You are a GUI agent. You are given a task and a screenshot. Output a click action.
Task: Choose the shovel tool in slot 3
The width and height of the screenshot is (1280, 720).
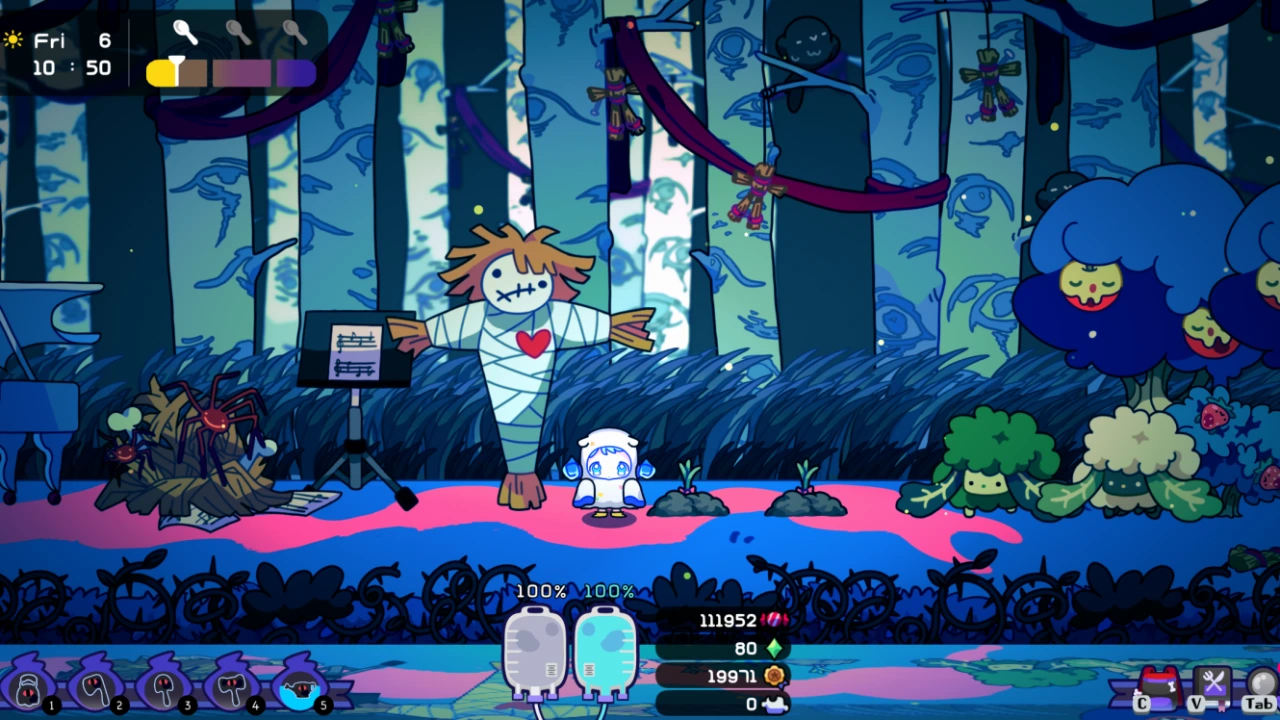point(164,687)
